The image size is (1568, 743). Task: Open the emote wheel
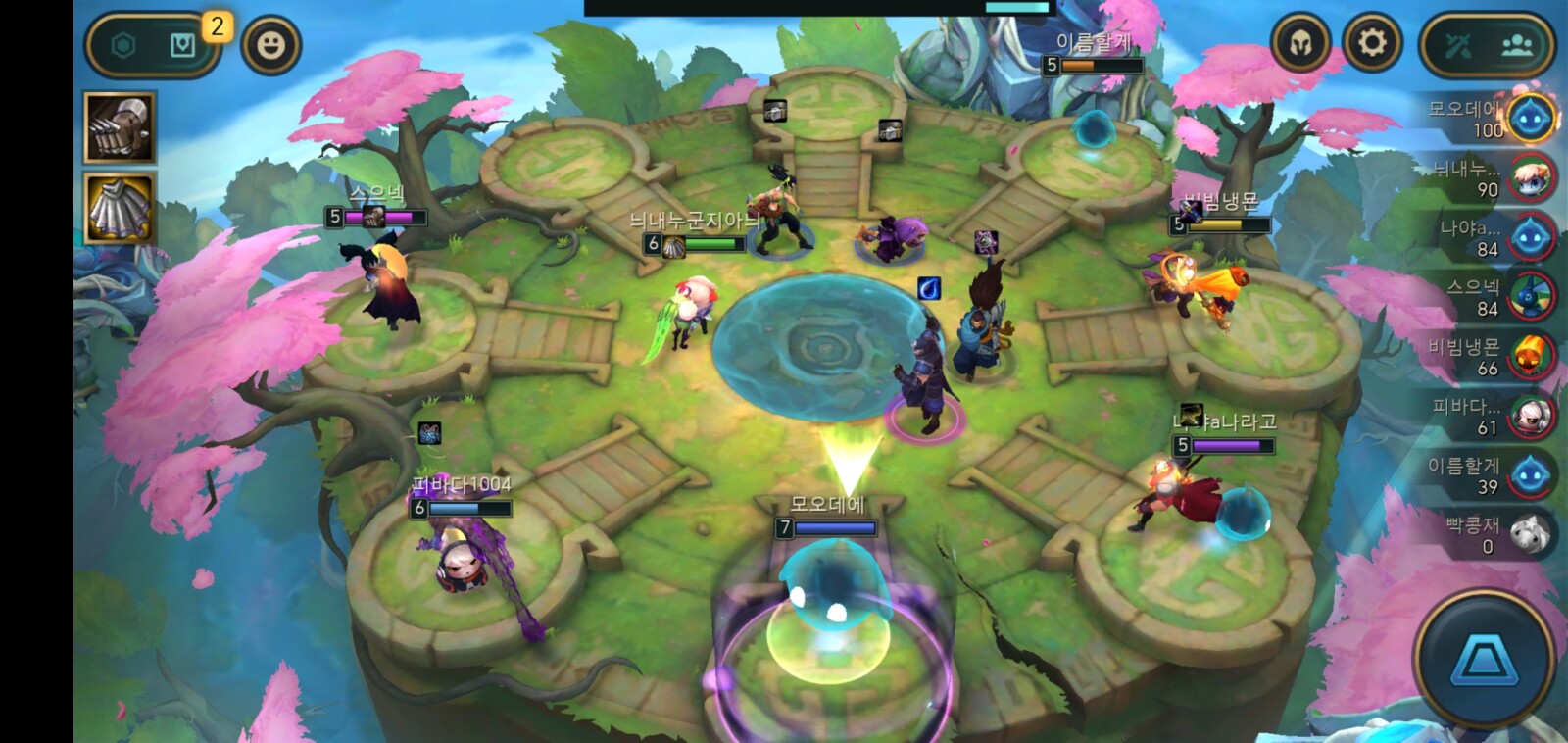[x=271, y=42]
